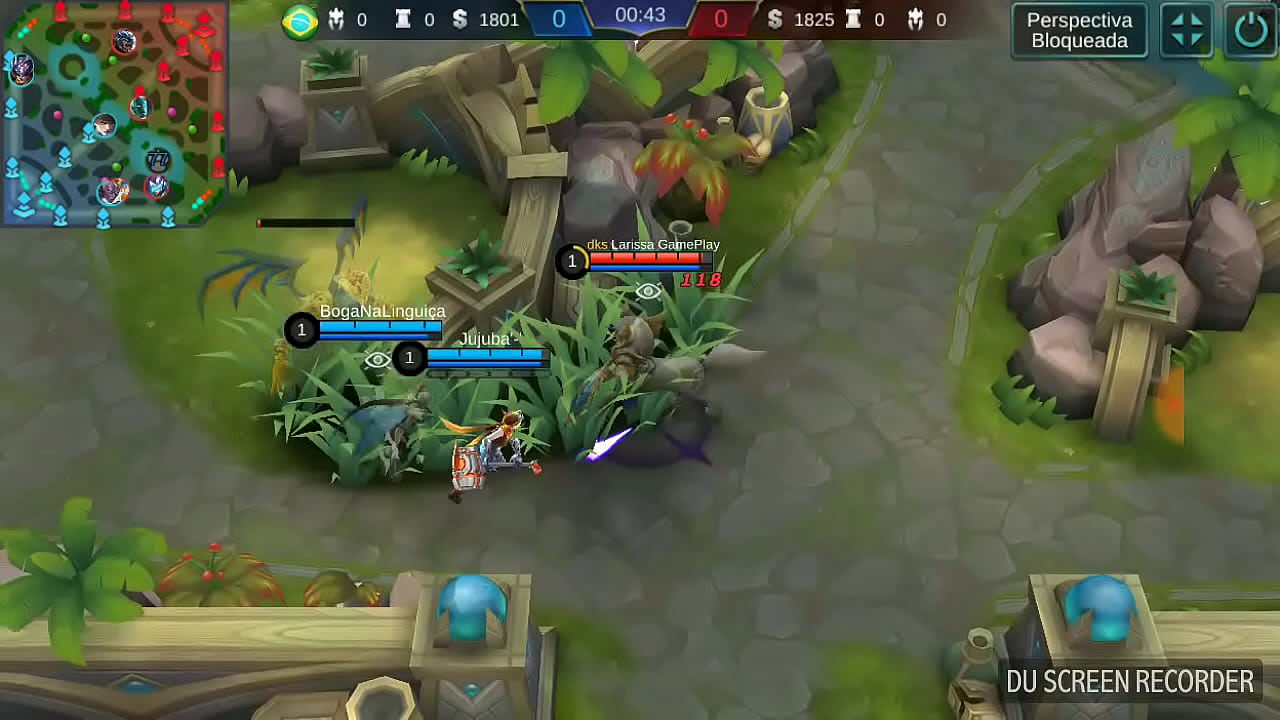Exit the match with the power button
Screen dimensions: 1280x720
[x=1251, y=30]
